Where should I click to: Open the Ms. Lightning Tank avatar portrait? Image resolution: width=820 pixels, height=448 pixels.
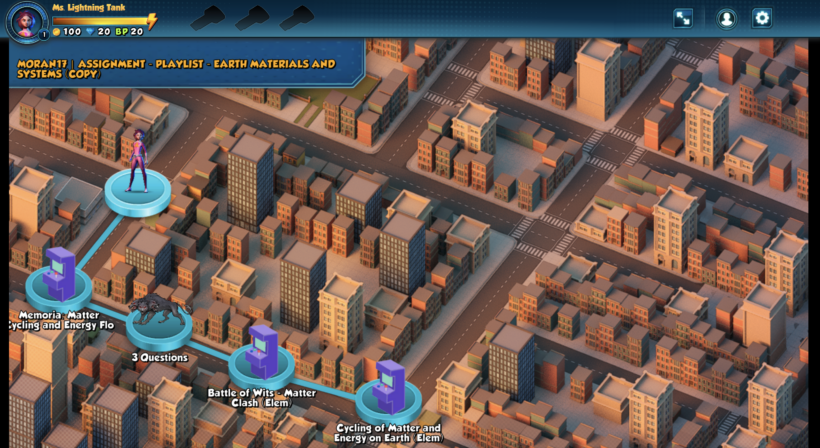click(27, 21)
